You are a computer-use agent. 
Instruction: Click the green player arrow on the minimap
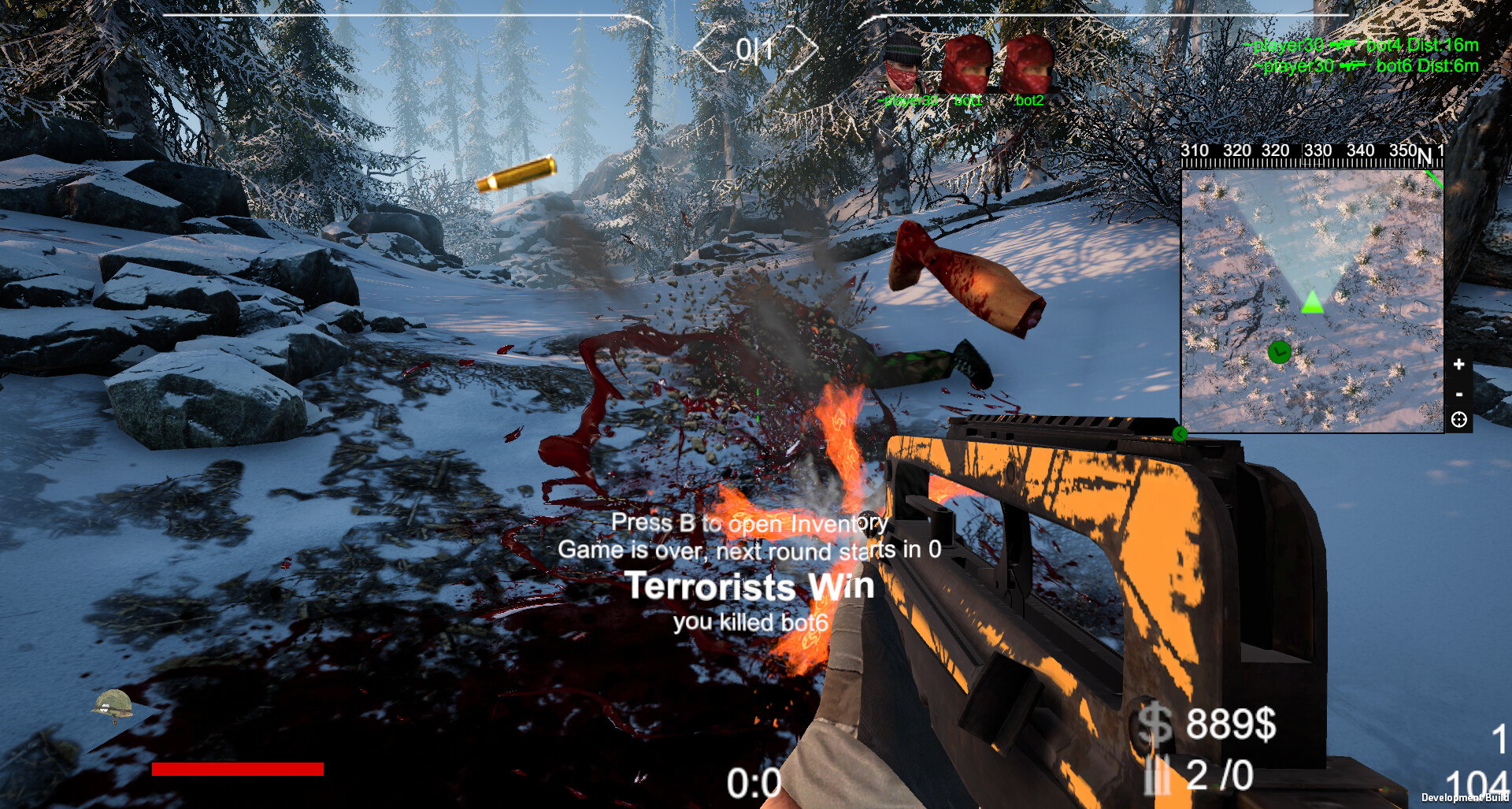1314,302
